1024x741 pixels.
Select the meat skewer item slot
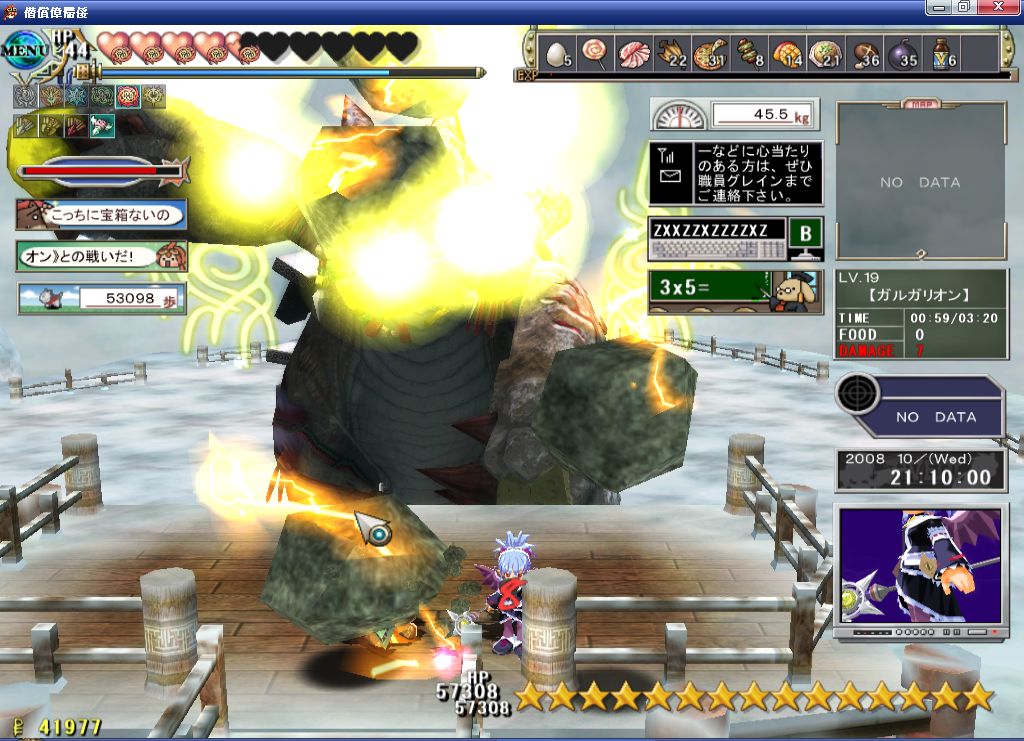750,54
